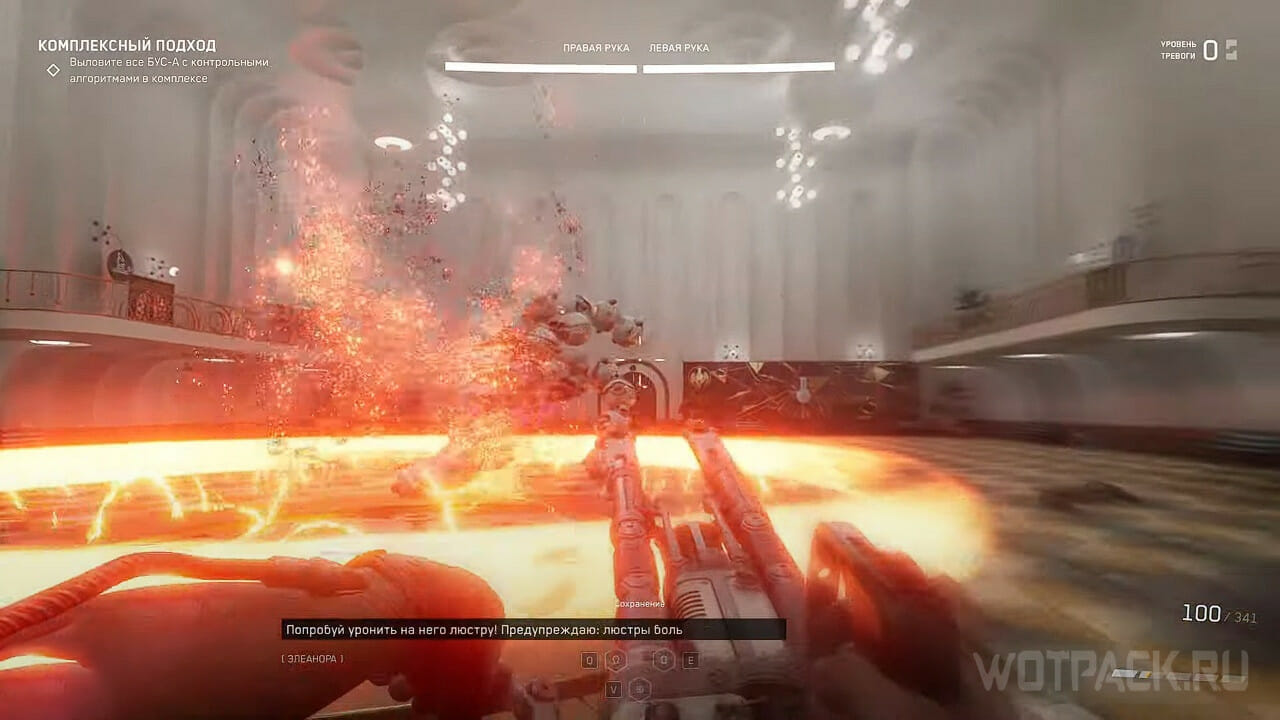The image size is (1280, 720).
Task: Activate the hexagon ability icon beside E
Action: point(663,660)
